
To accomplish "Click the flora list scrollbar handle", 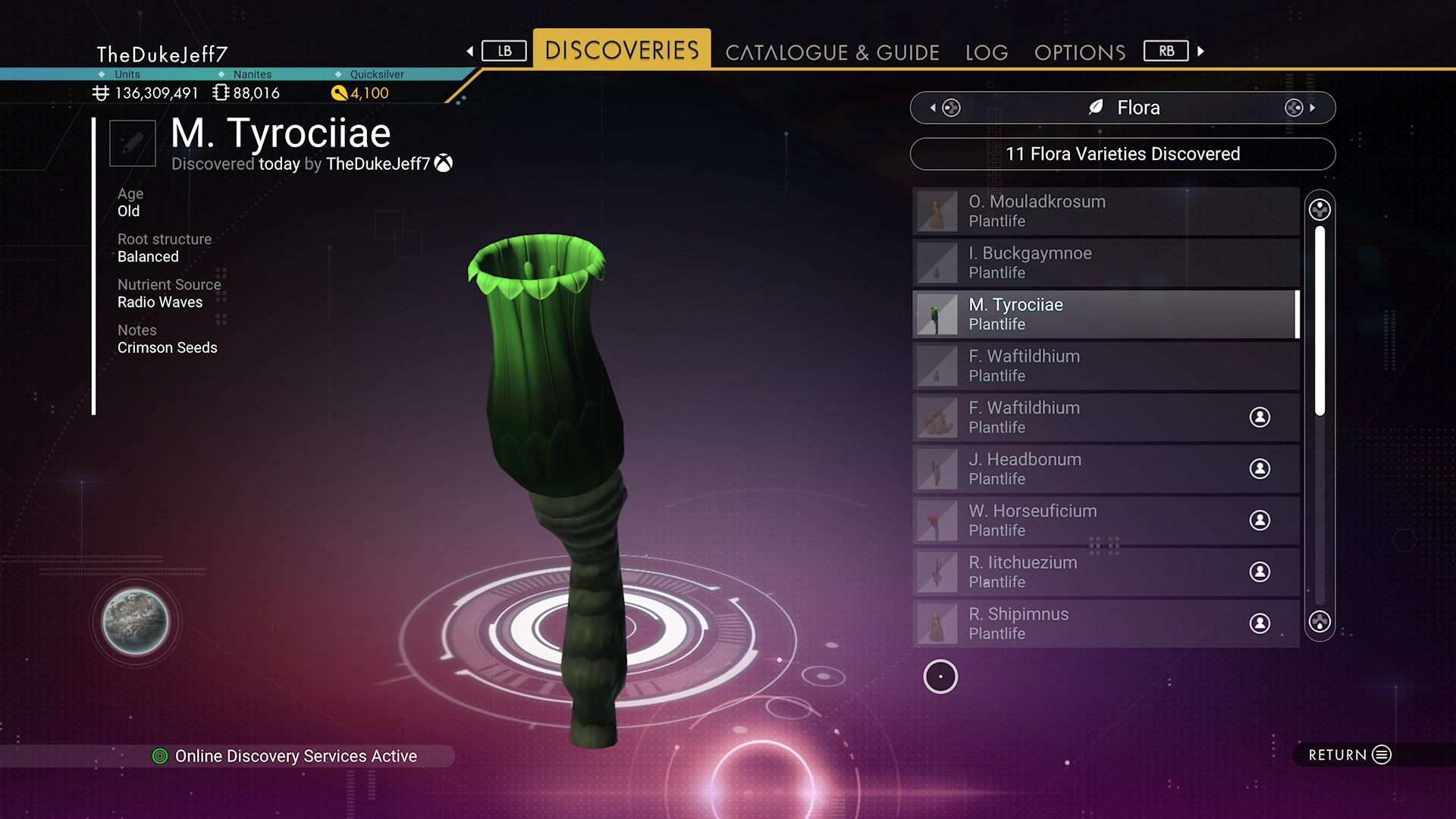I will tap(1319, 320).
